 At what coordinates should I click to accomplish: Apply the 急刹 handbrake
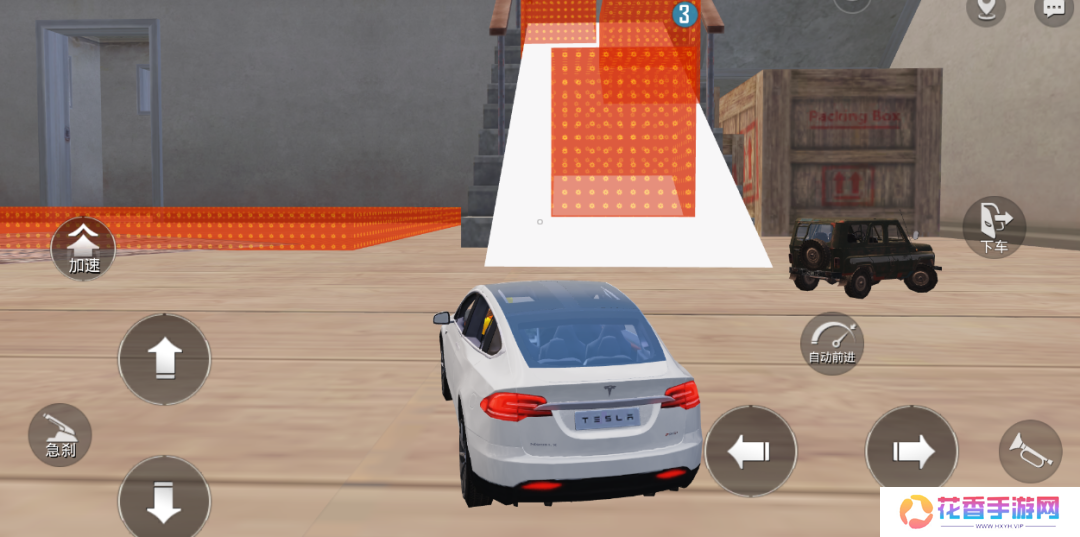pyautogui.click(x=60, y=435)
